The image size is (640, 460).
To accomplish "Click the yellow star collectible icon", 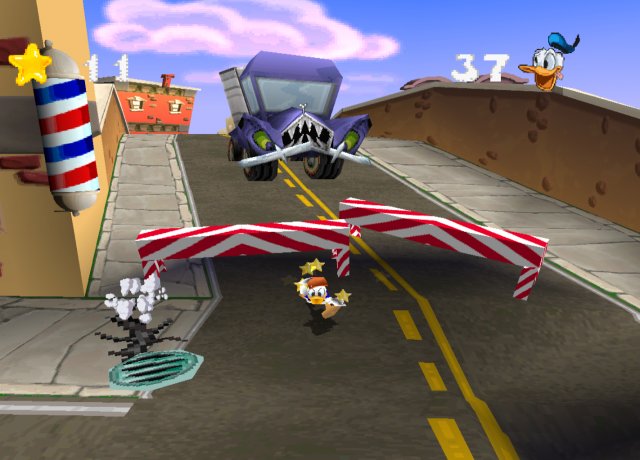I will click(31, 64).
